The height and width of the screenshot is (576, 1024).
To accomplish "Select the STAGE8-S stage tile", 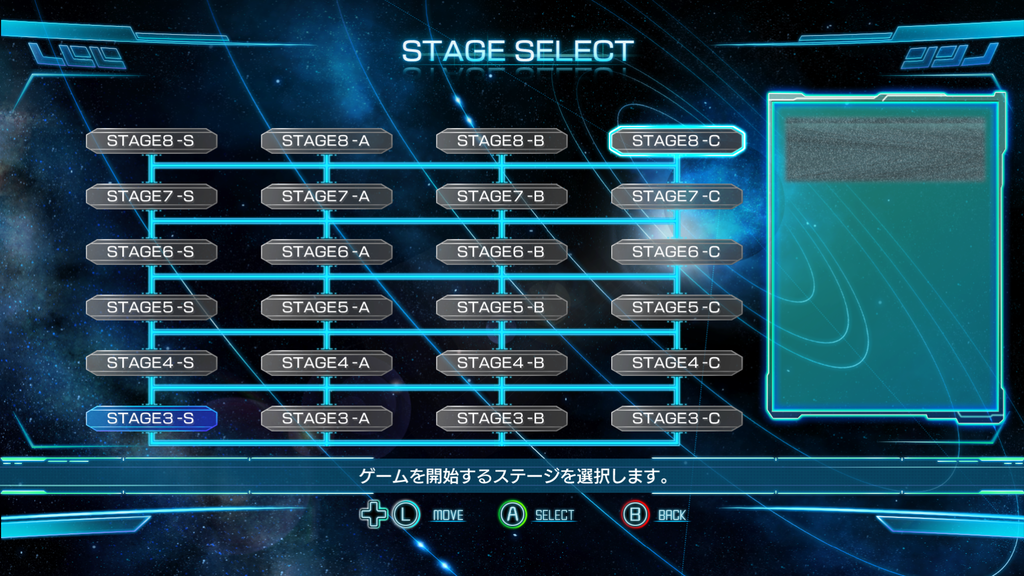I will (x=151, y=141).
